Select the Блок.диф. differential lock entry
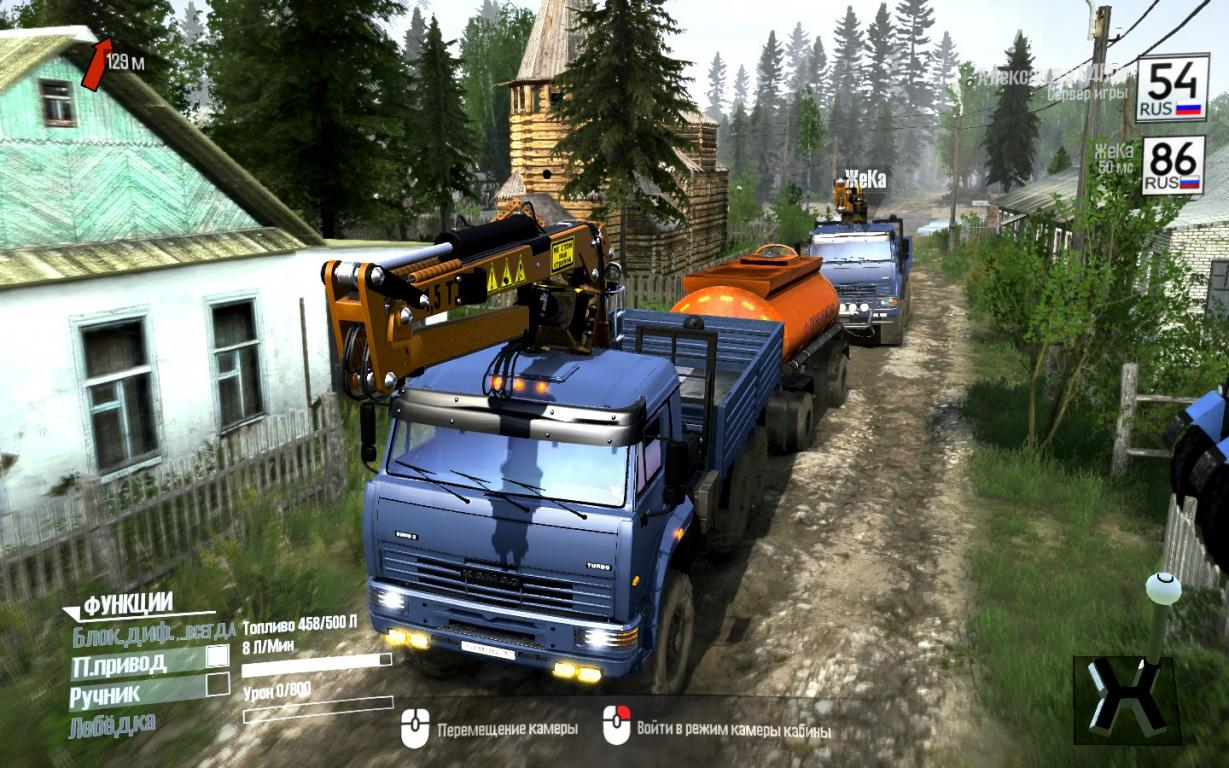 click(x=153, y=632)
